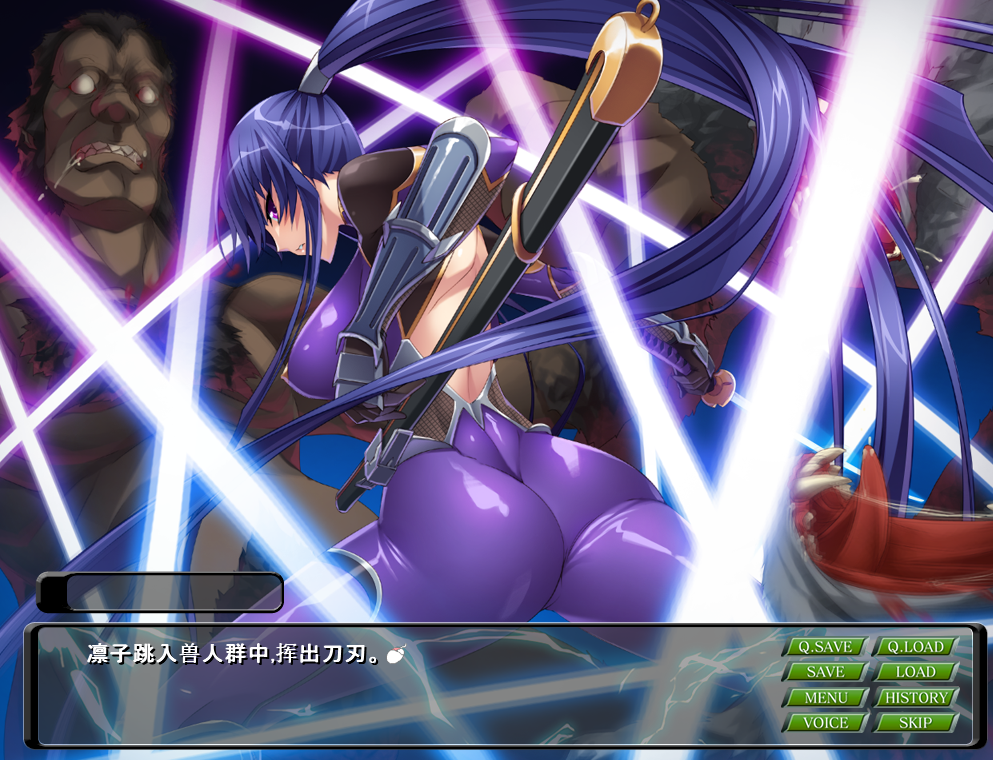Open the LOAD screen
This screenshot has width=993, height=760.
(915, 672)
